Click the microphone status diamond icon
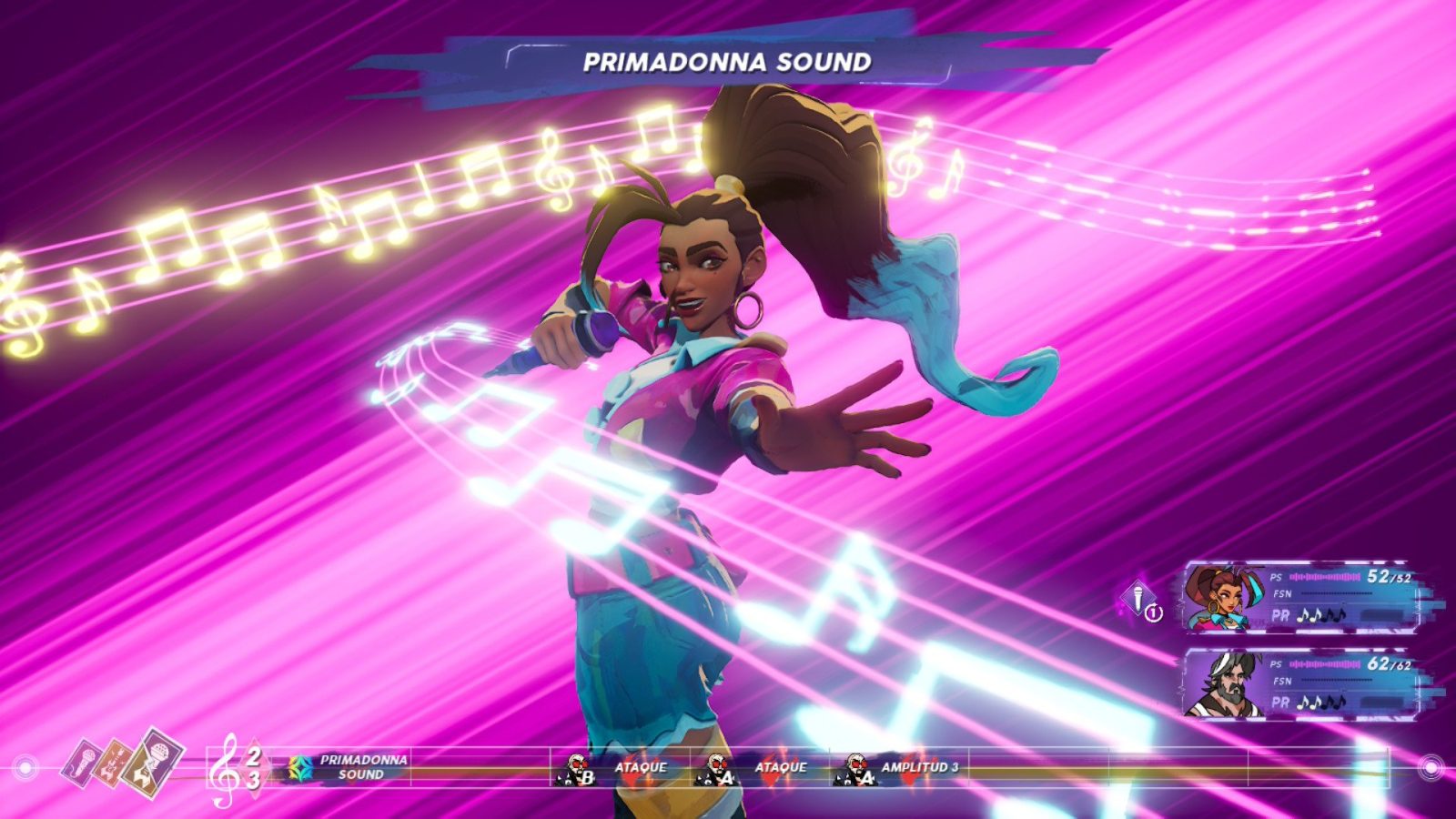Image resolution: width=1456 pixels, height=819 pixels. [x=1137, y=598]
